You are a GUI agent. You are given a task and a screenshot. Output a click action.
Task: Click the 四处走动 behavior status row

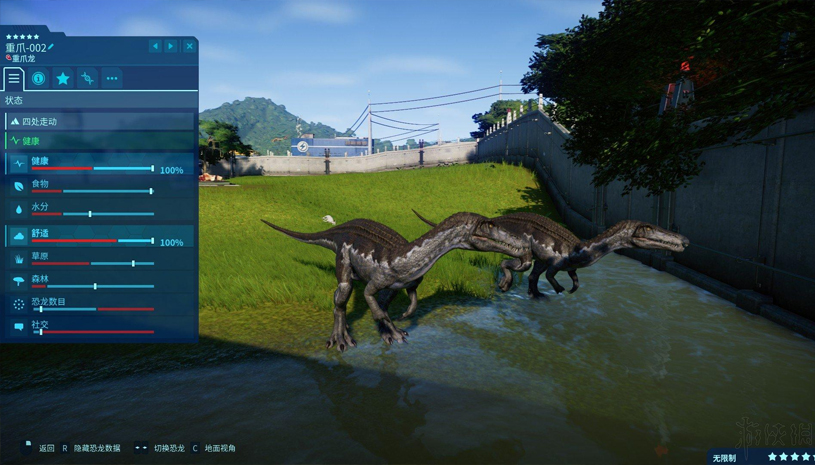click(100, 121)
